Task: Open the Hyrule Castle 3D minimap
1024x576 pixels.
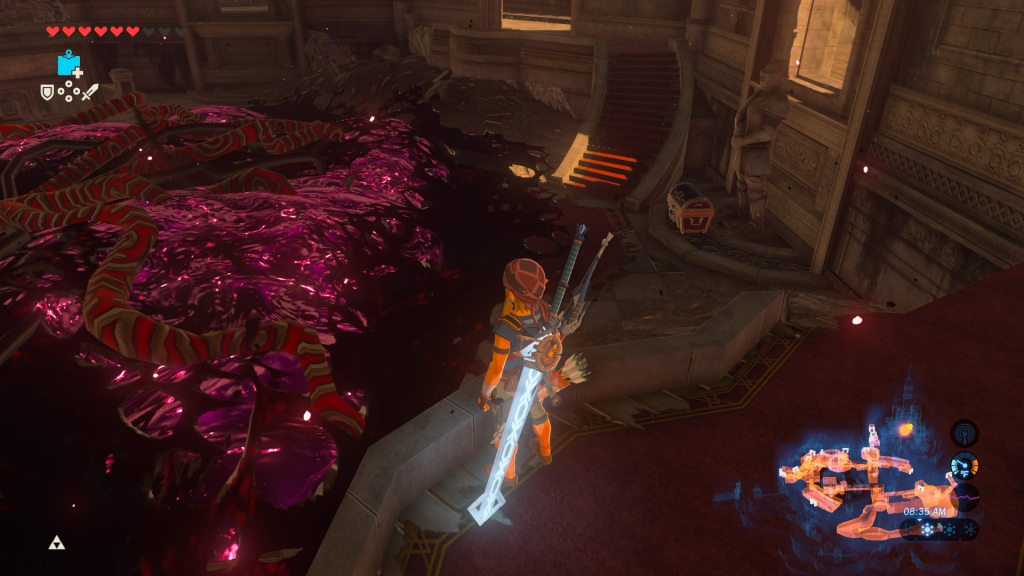Action: point(862,482)
